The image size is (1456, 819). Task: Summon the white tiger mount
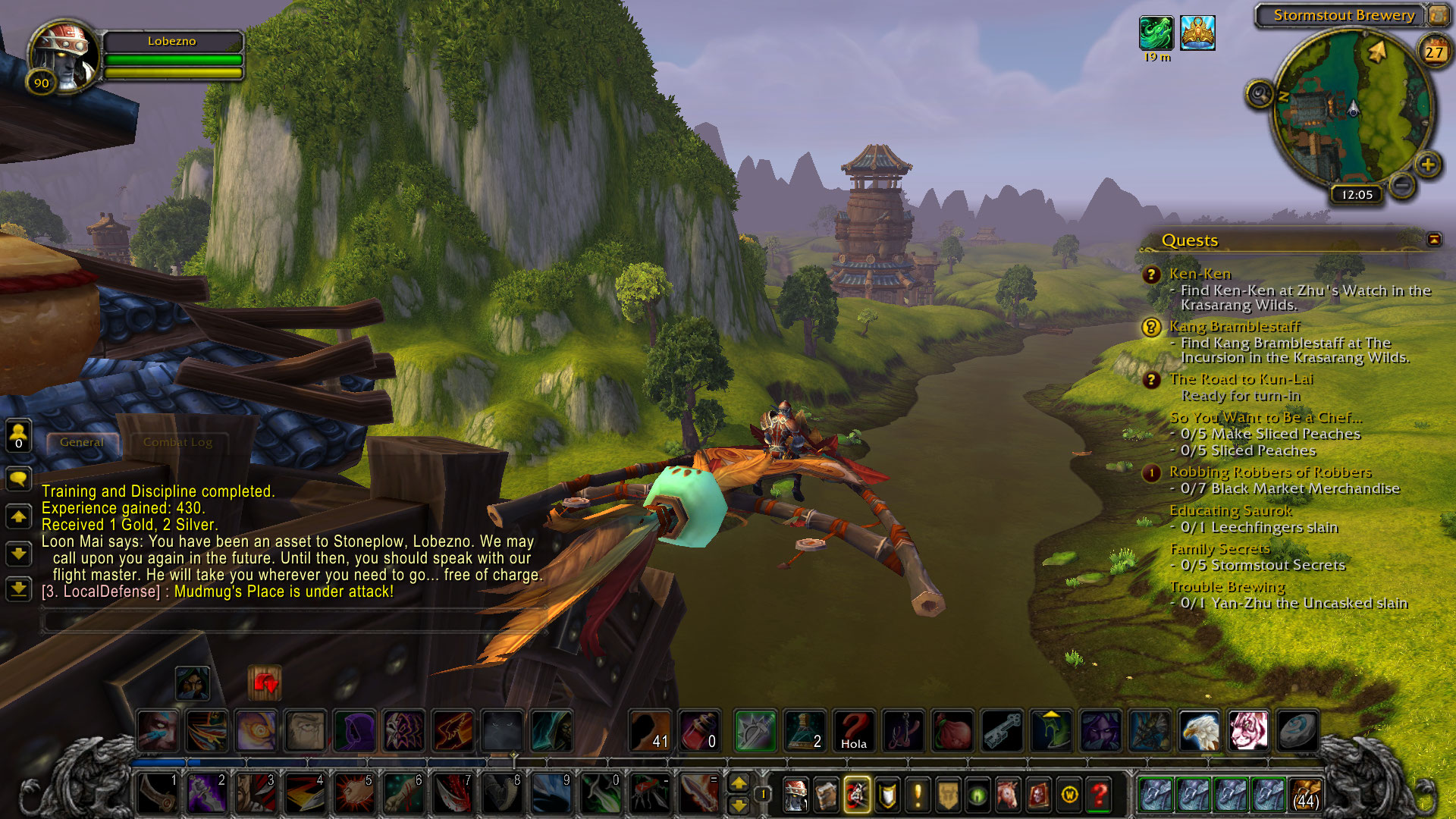click(1248, 731)
